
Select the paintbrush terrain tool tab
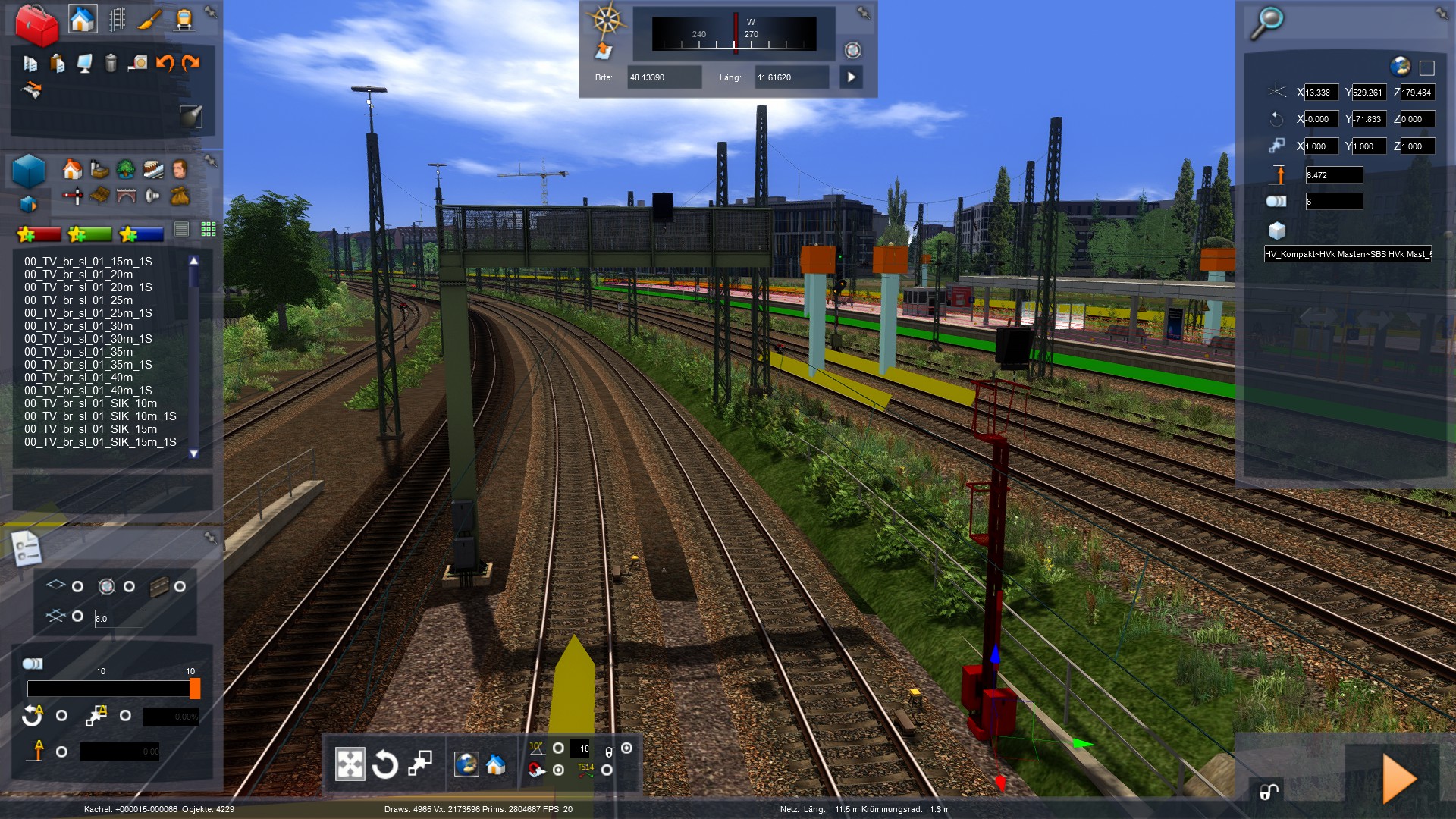pos(150,20)
